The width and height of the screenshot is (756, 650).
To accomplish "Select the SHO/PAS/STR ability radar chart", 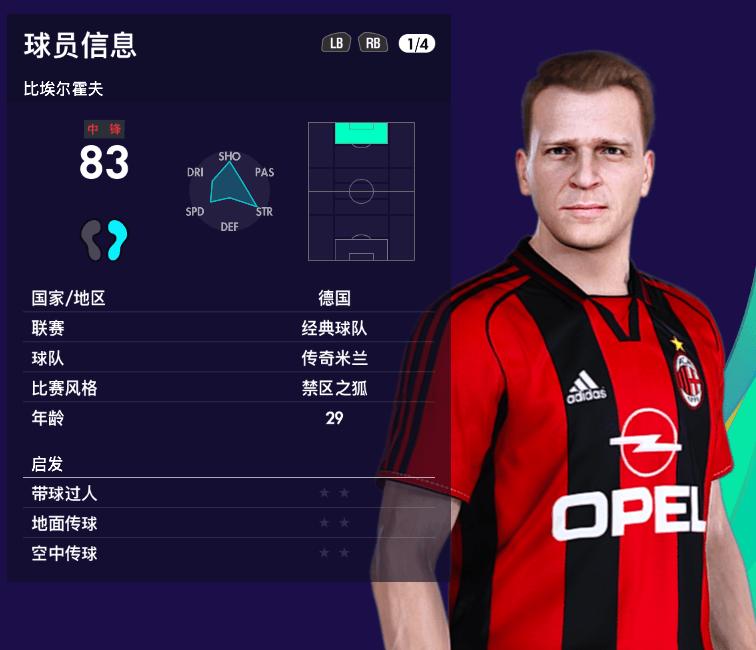I will coord(230,191).
